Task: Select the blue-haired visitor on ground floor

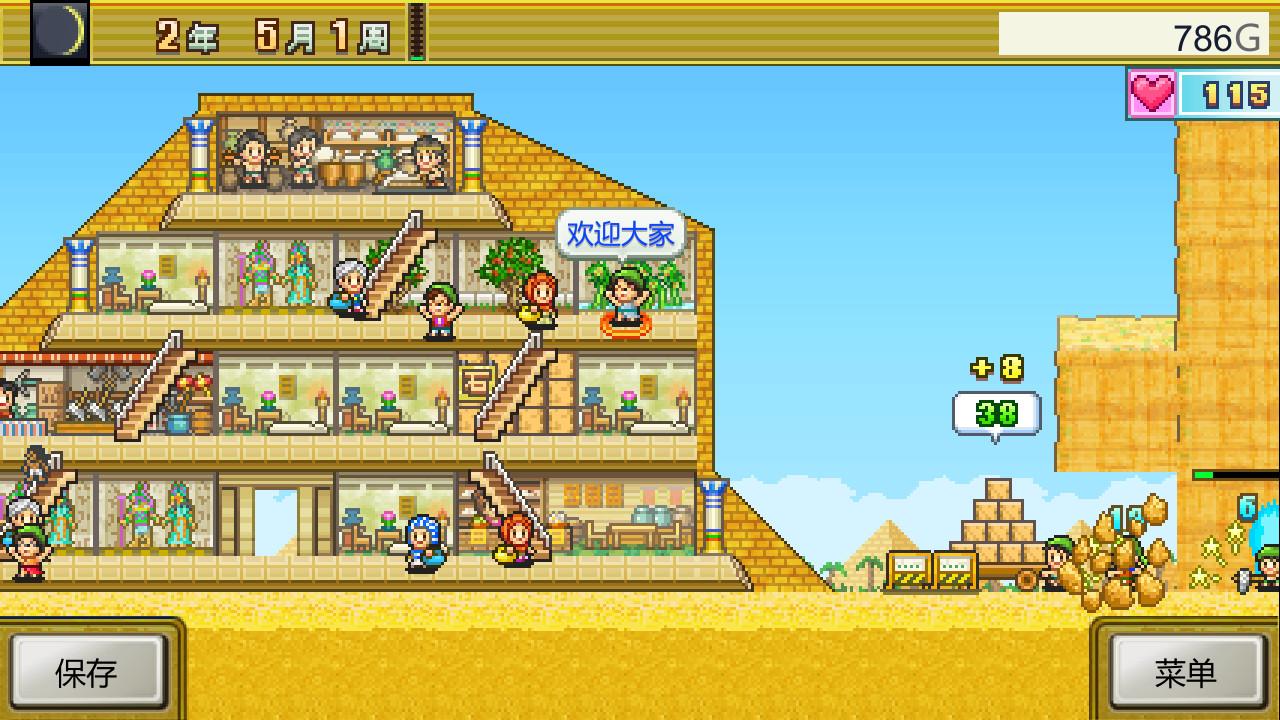Action: (x=425, y=545)
